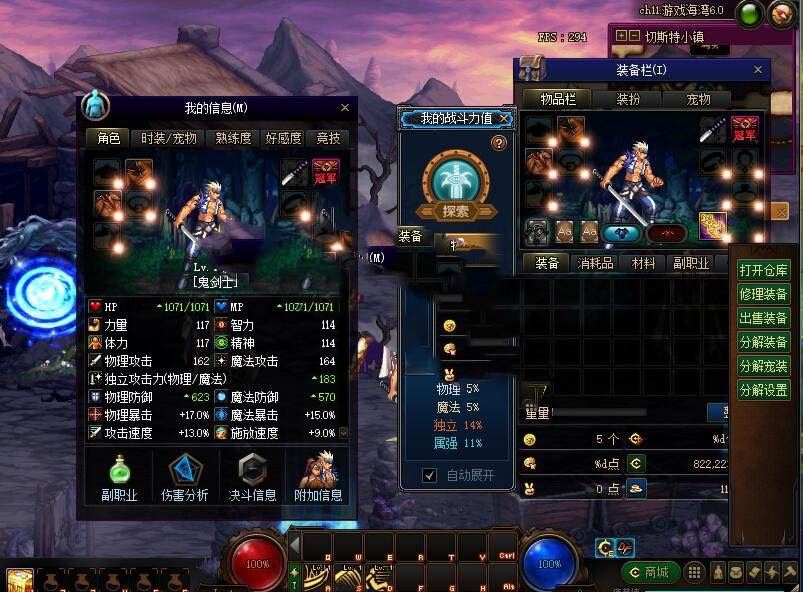Select the 消耗品 inventory category
803x592 pixels.
596,263
